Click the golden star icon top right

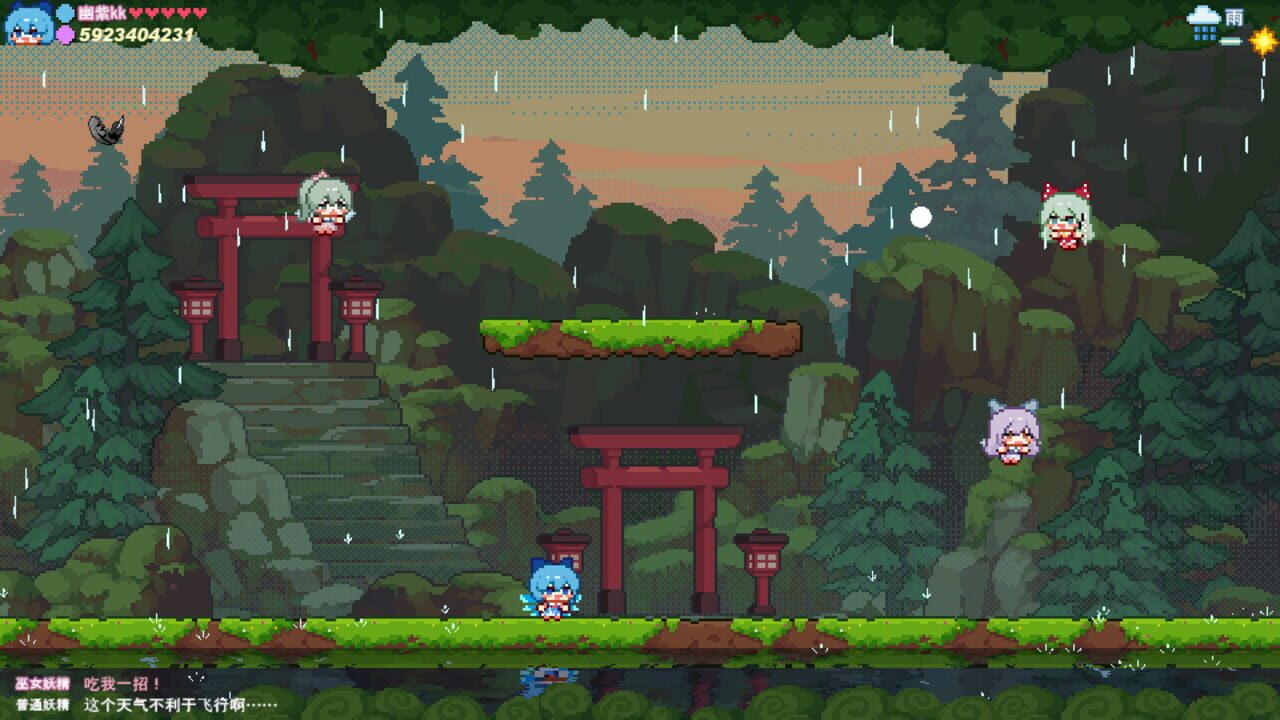(1262, 40)
